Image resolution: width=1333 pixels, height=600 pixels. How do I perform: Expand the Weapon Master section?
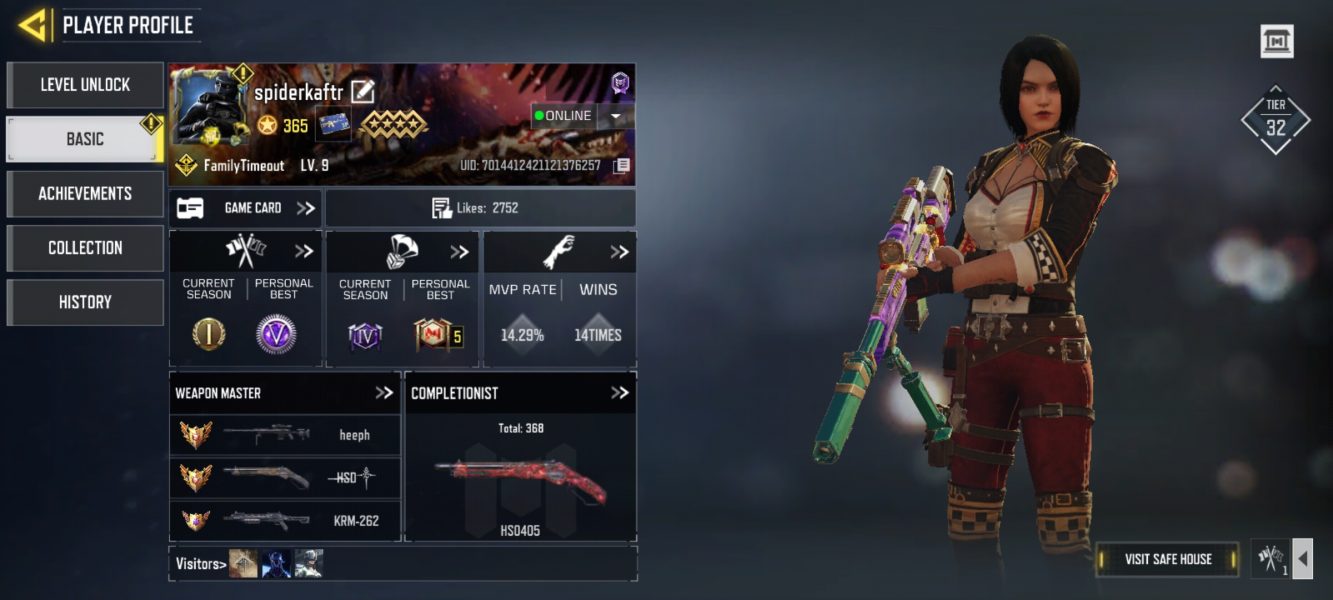point(384,393)
